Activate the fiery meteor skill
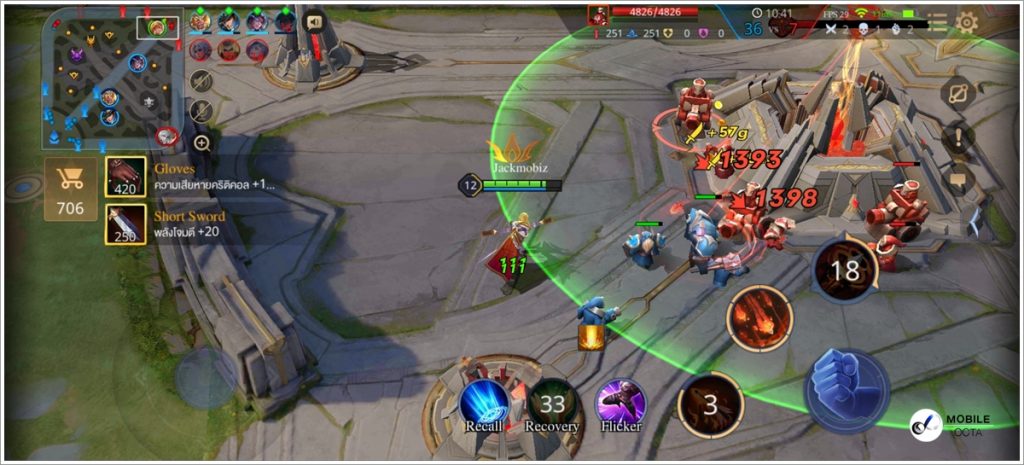The width and height of the screenshot is (1024, 465). (760, 319)
